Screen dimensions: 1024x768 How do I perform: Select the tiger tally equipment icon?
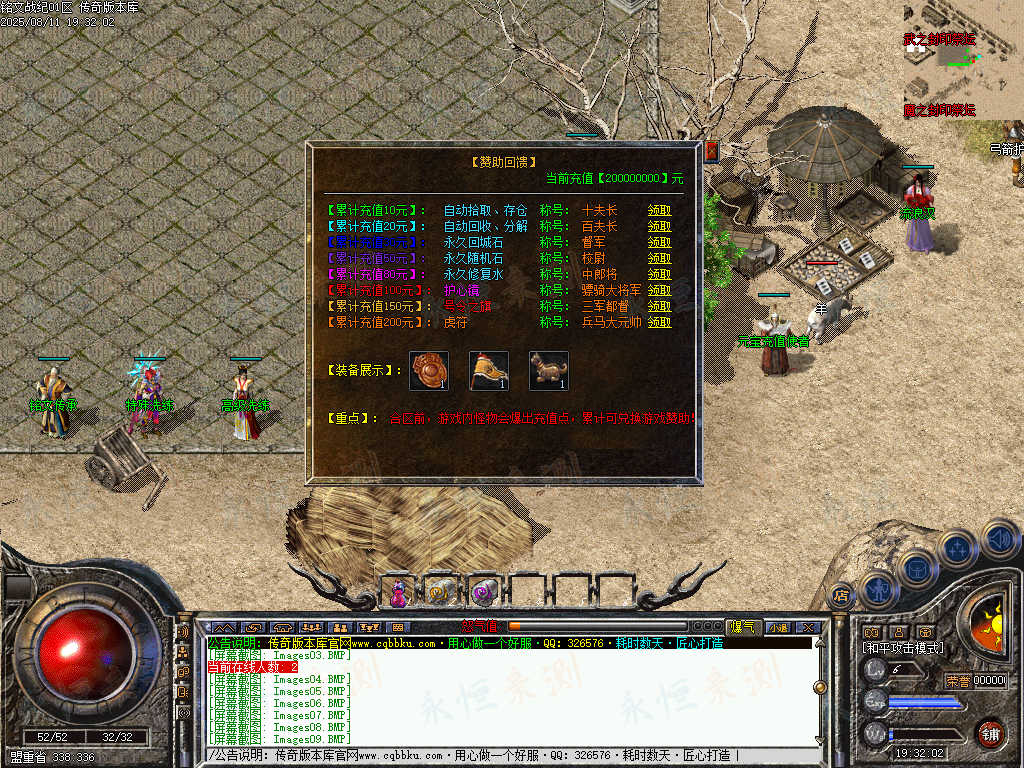click(x=549, y=371)
